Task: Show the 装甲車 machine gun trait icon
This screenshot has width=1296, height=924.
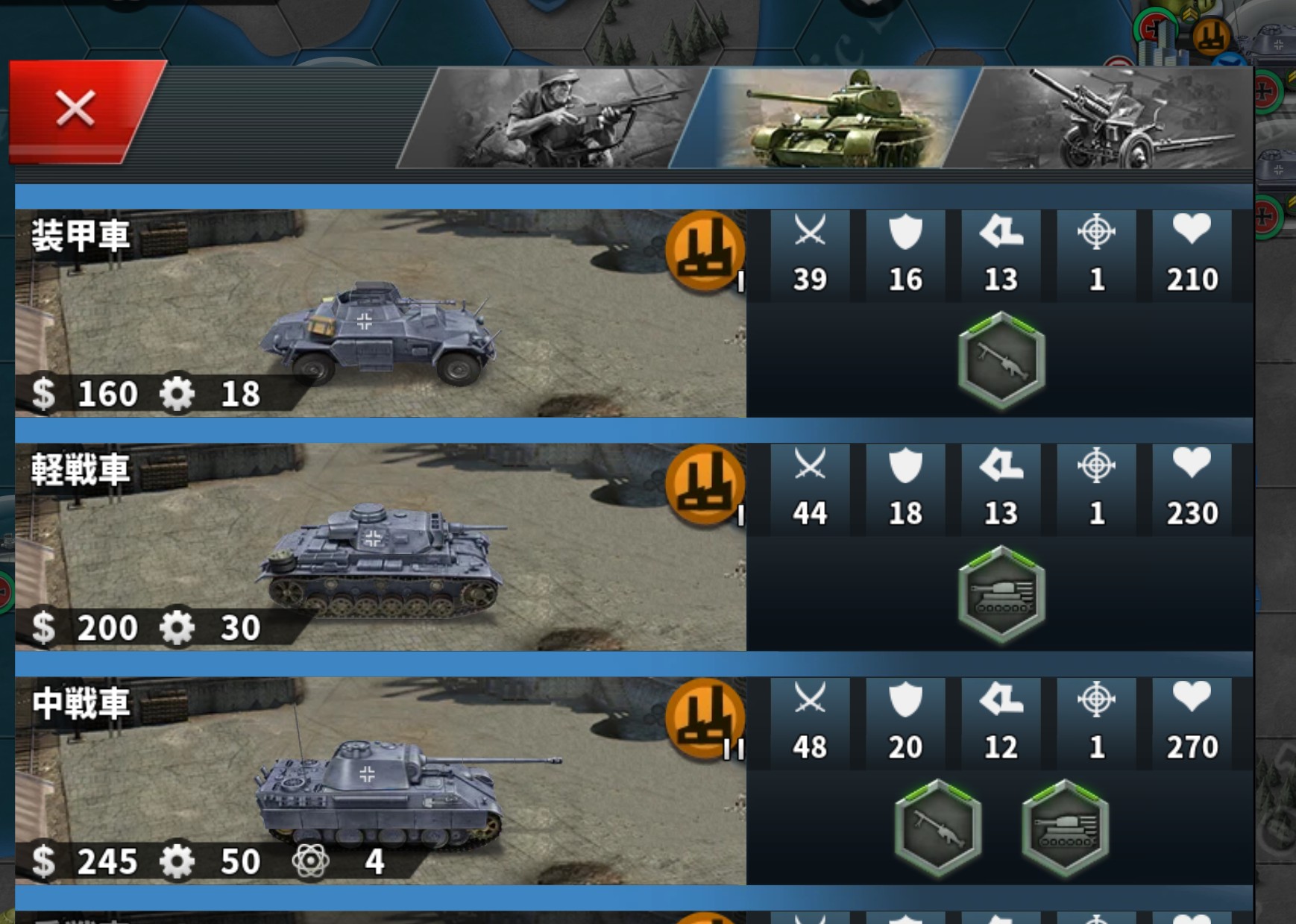Action: 1001,359
